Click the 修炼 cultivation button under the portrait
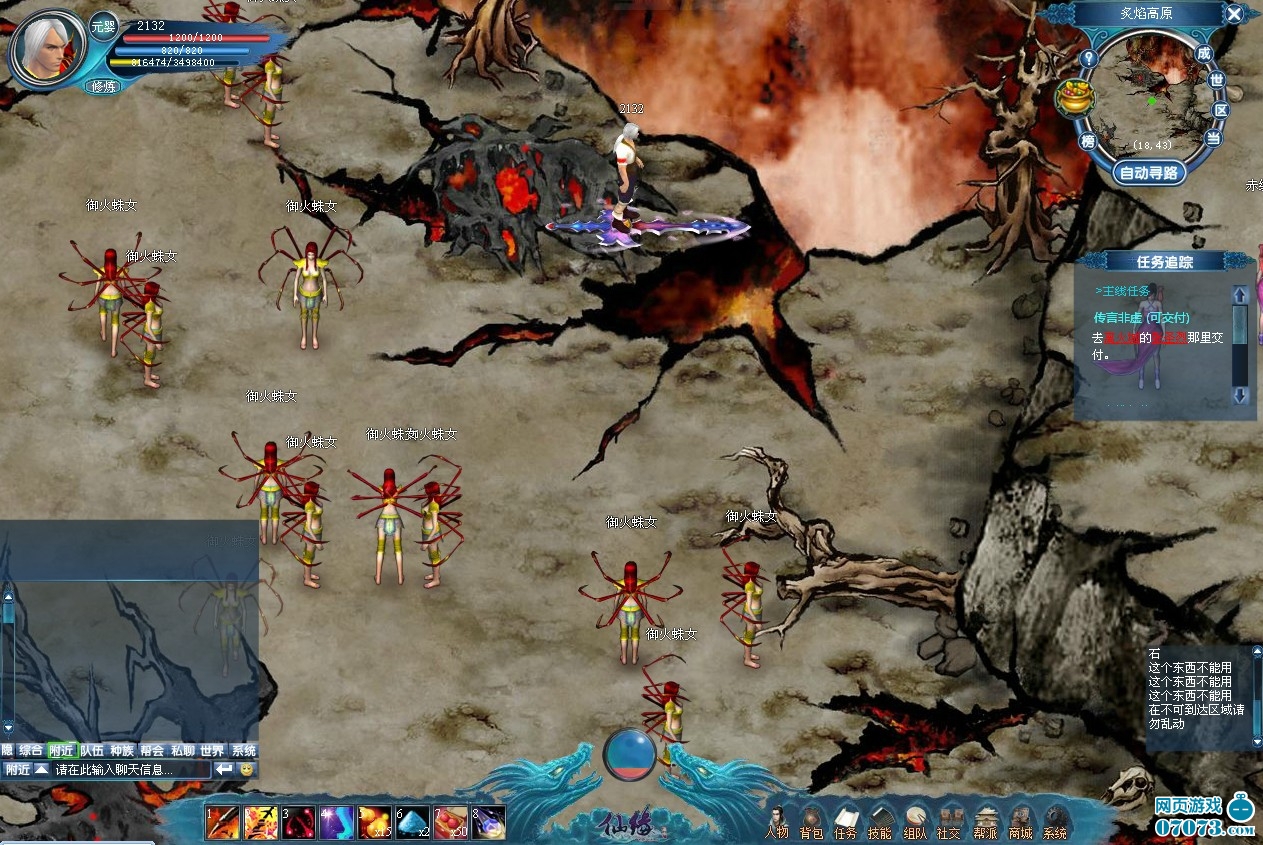 pyautogui.click(x=104, y=86)
